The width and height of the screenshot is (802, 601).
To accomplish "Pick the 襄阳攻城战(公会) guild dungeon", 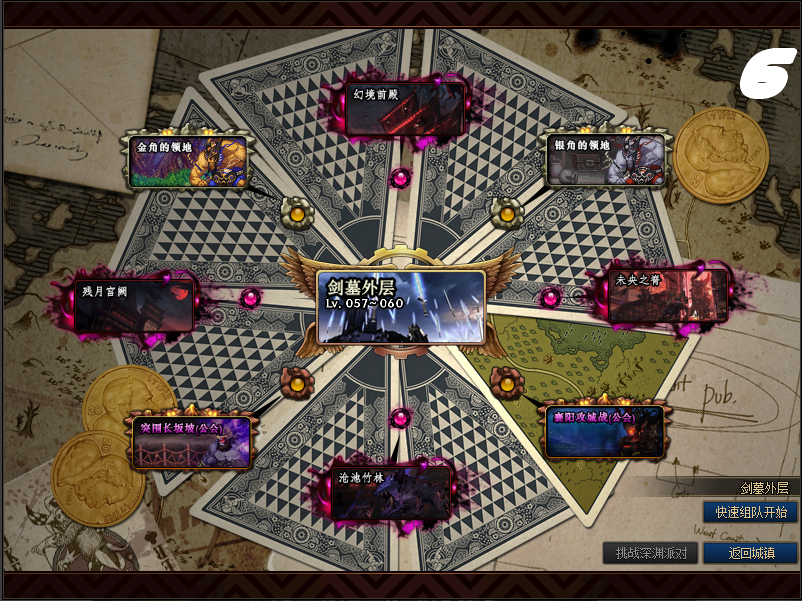I will point(603,430).
